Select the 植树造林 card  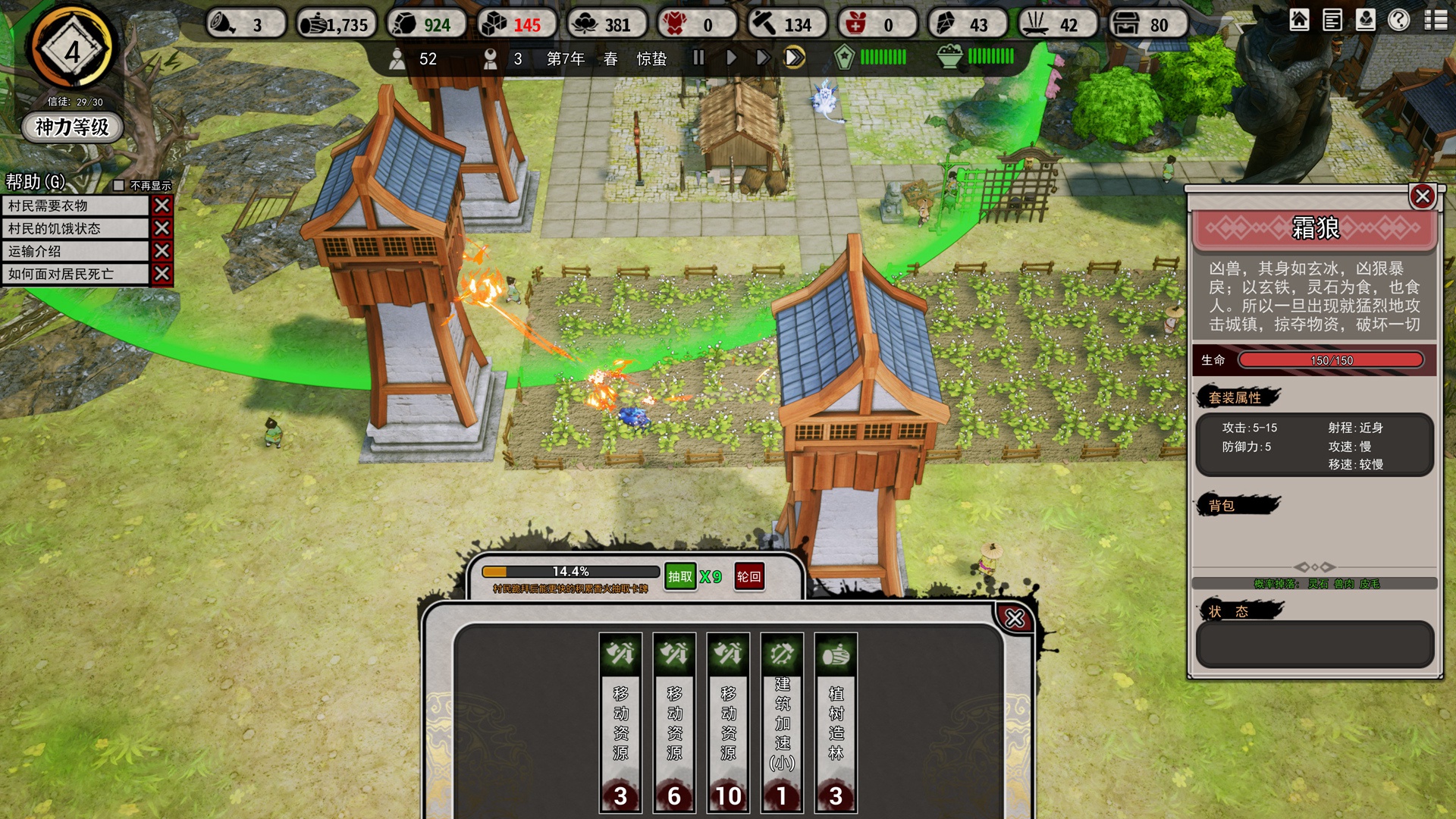coord(836,722)
